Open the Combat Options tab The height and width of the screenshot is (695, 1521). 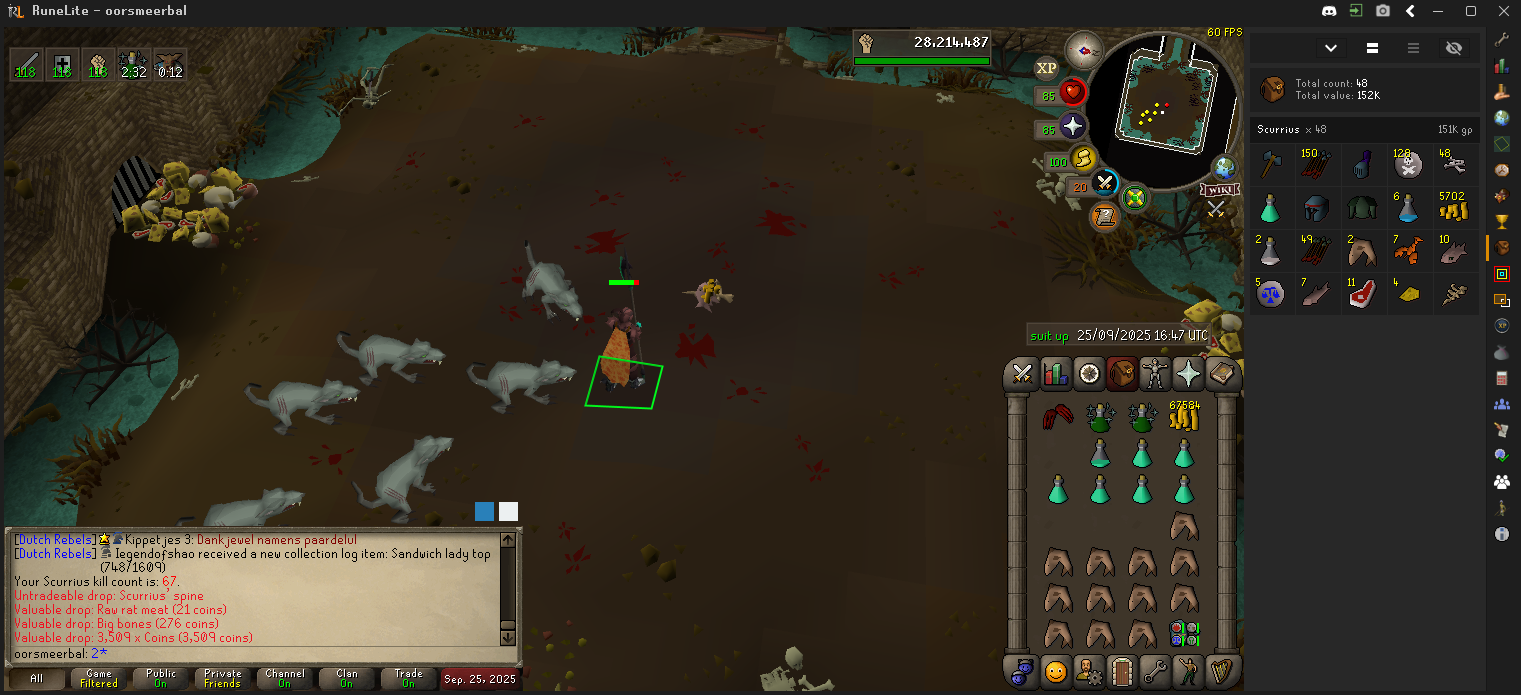click(x=1022, y=374)
